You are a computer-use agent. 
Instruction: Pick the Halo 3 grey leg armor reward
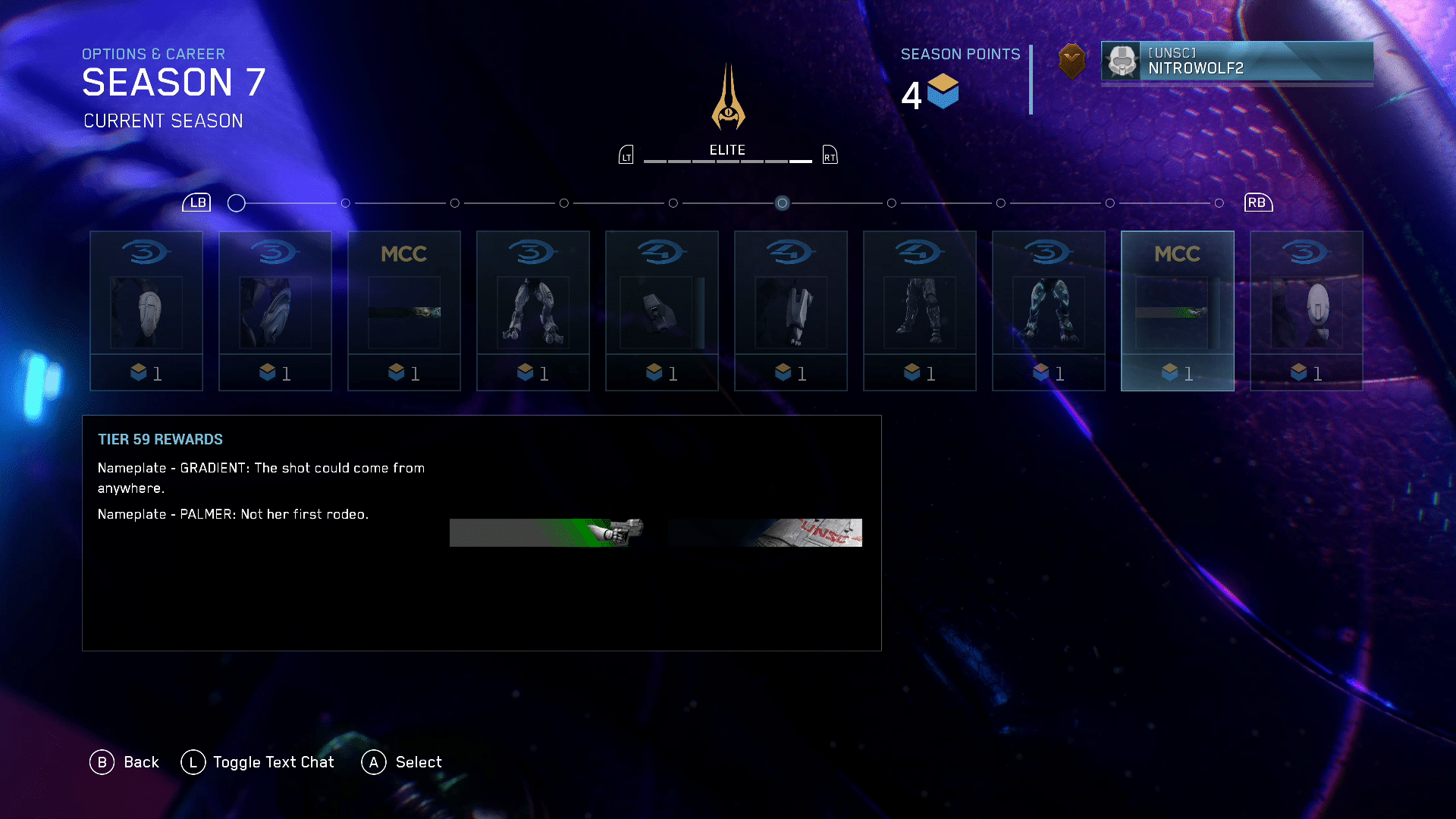(x=532, y=311)
